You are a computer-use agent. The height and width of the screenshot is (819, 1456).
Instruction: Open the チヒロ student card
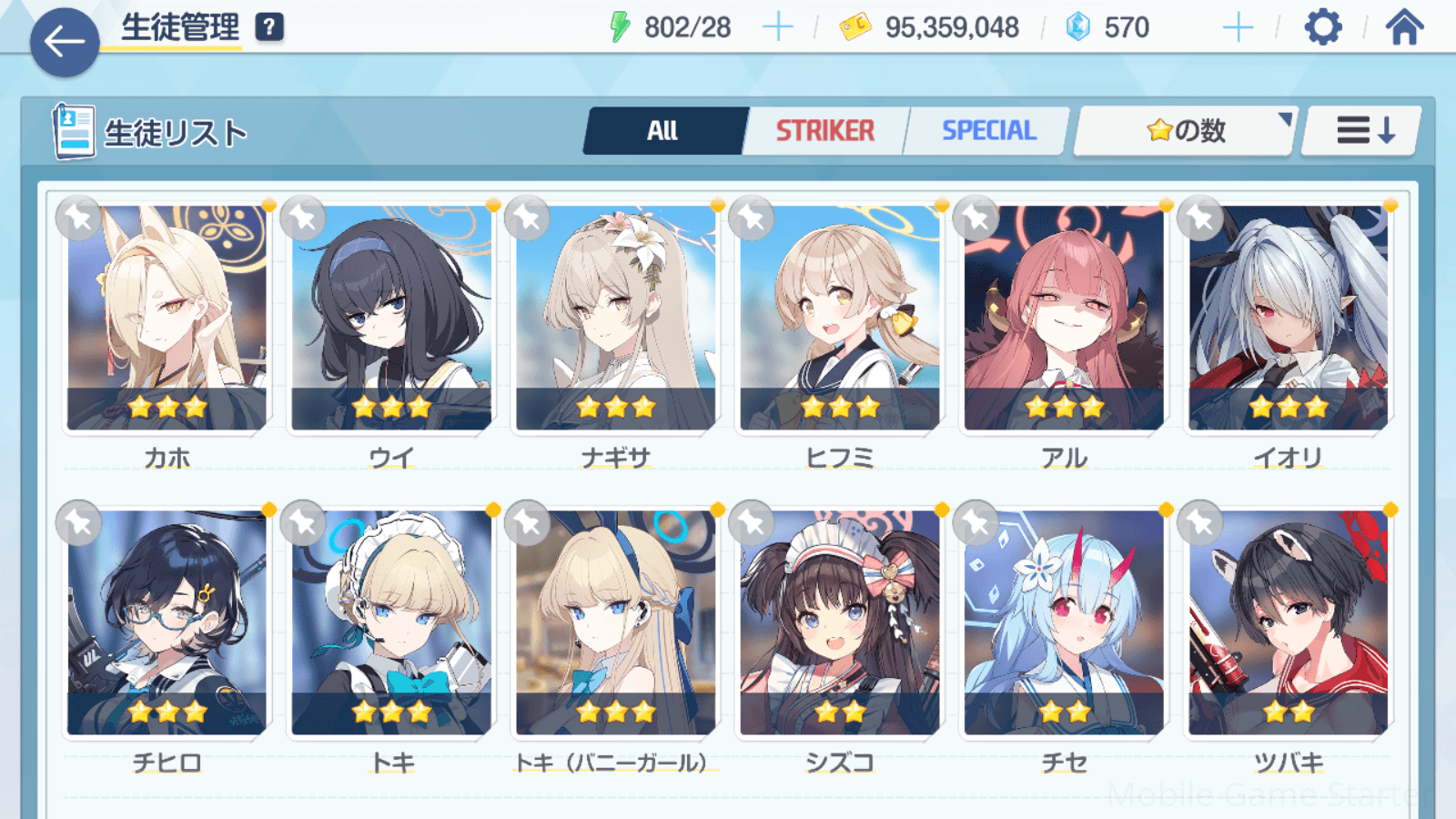167,622
